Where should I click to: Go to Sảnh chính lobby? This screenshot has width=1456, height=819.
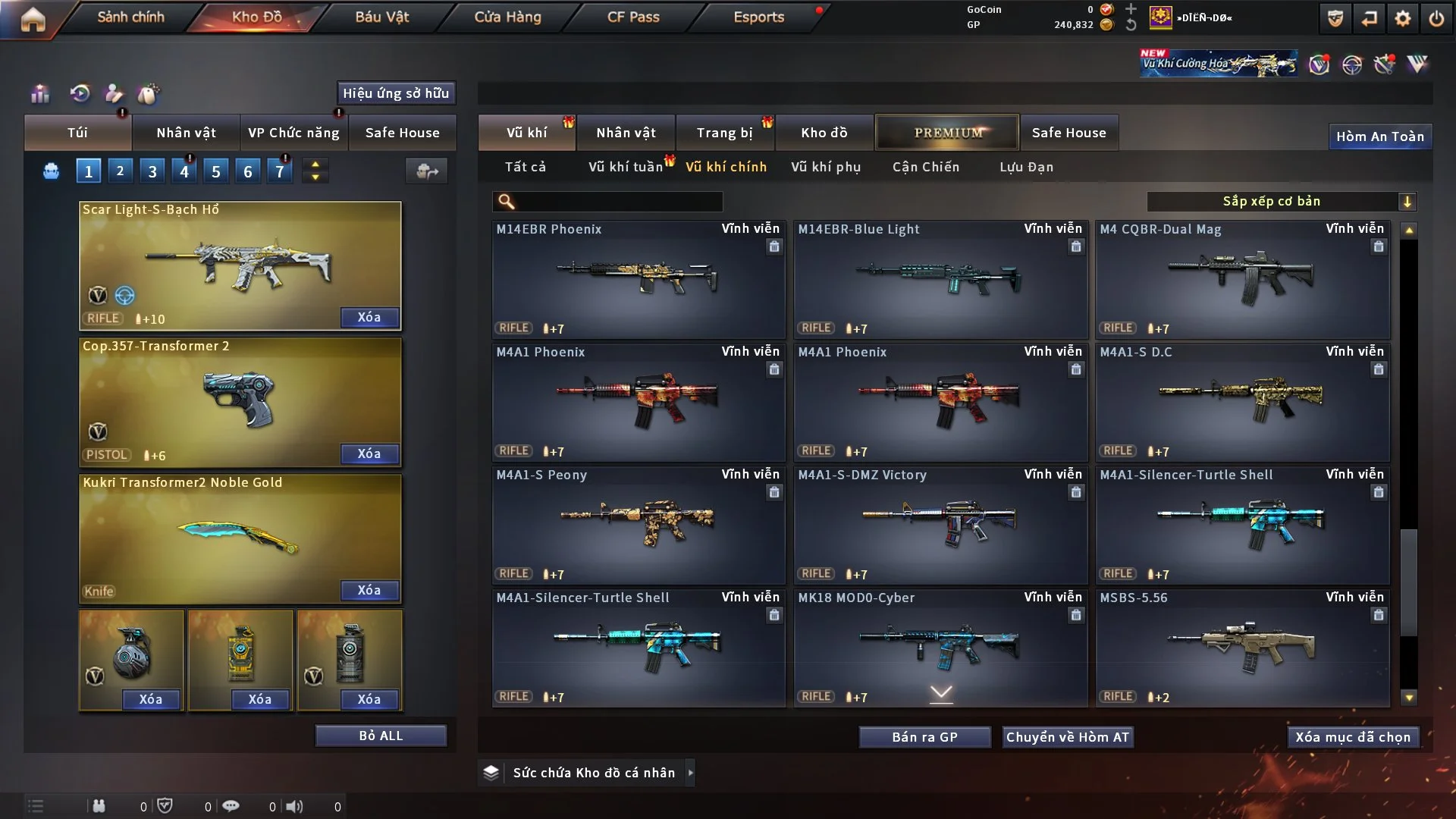pos(130,17)
